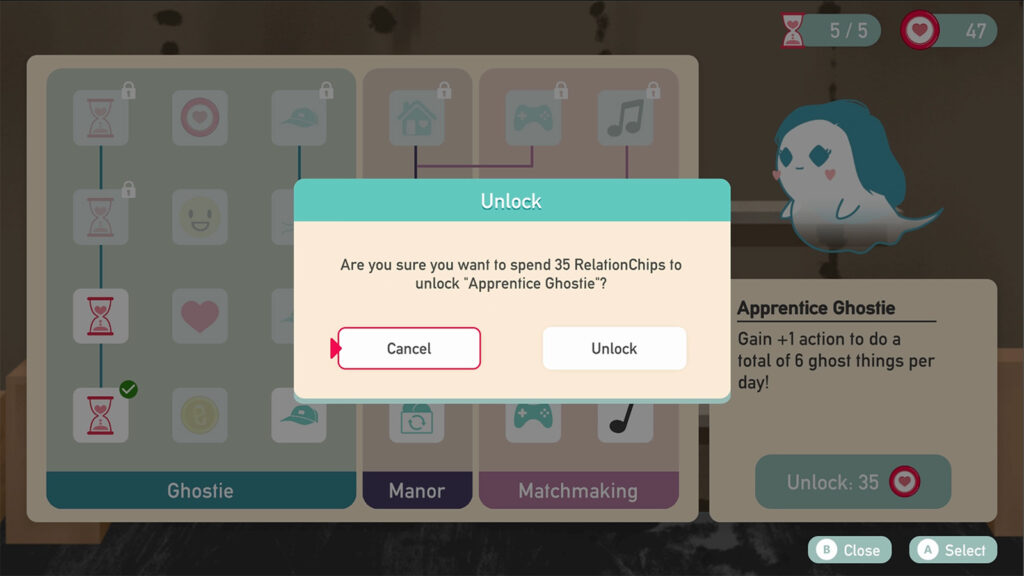Select the heart target skill tile
This screenshot has width=1024, height=576.
pos(200,119)
